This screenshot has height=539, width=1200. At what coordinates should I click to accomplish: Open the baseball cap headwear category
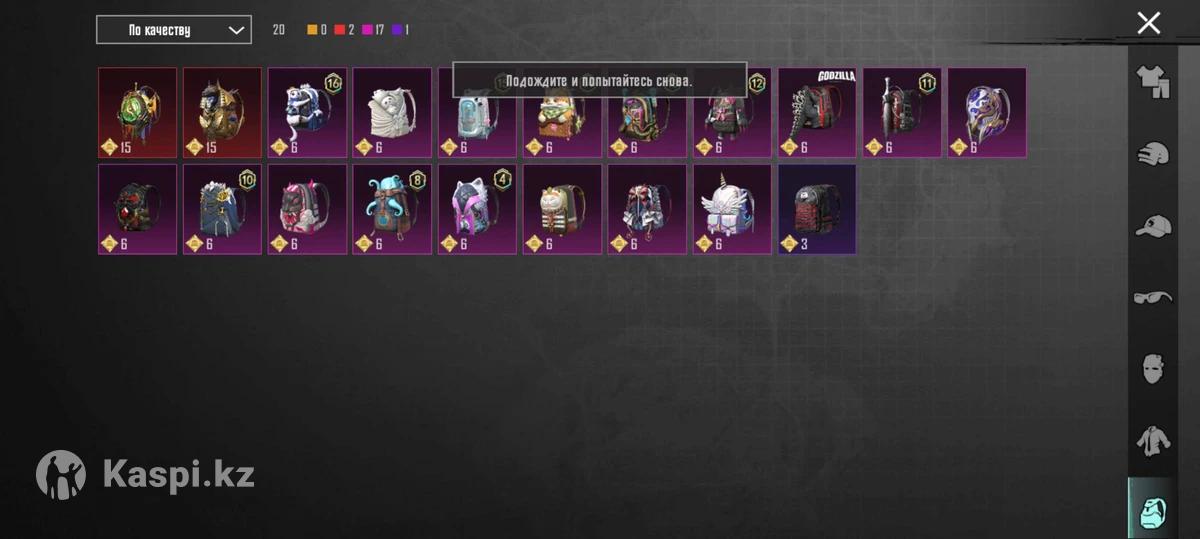click(x=1153, y=226)
